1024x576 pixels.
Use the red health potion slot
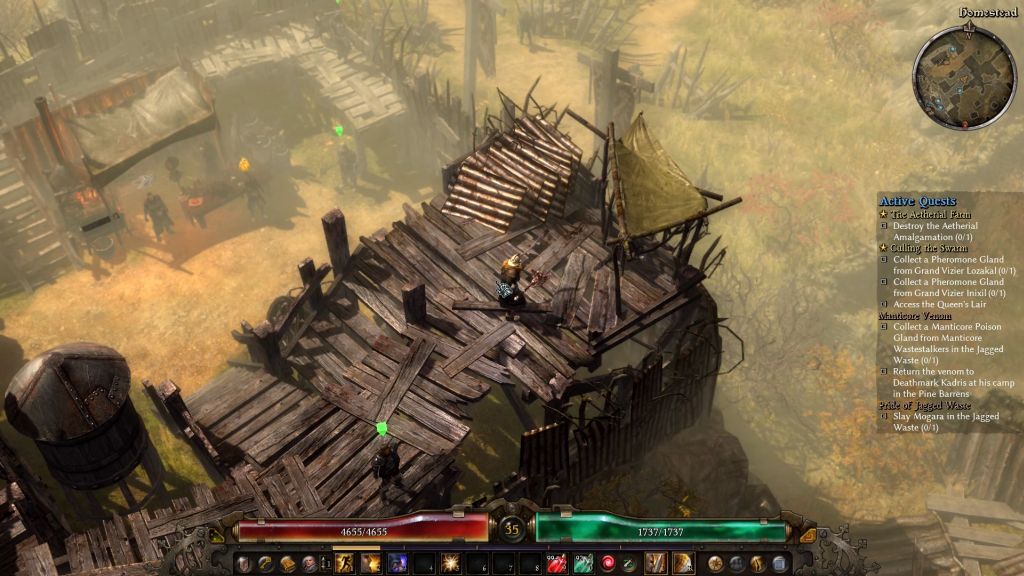(x=557, y=564)
